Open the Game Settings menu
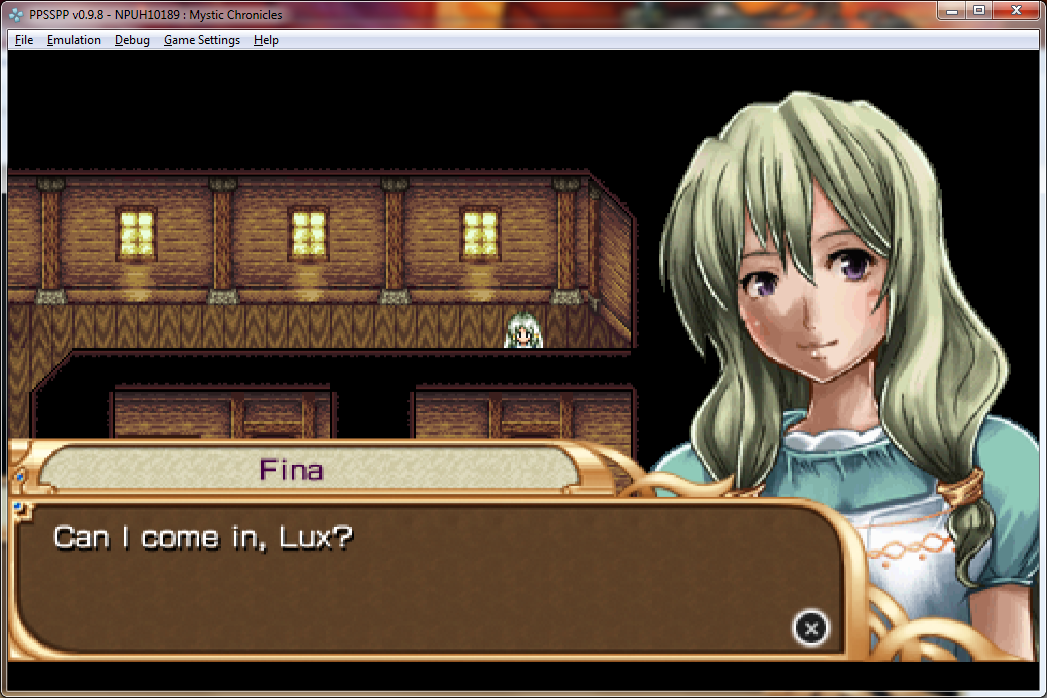 (201, 40)
